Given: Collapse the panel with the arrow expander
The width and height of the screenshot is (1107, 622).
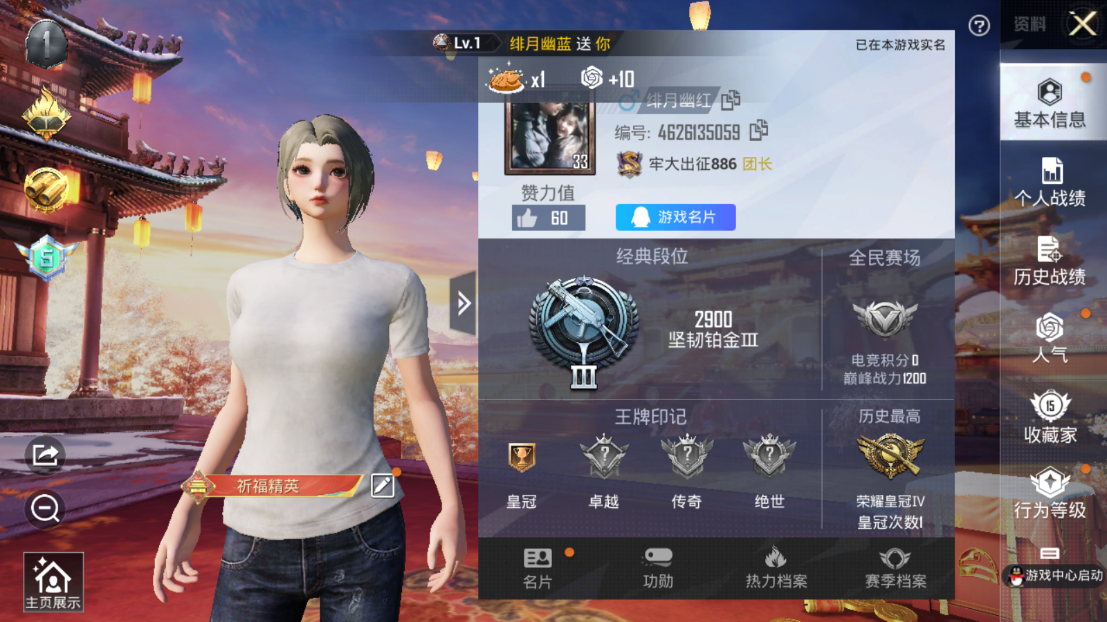Looking at the screenshot, I should point(463,302).
